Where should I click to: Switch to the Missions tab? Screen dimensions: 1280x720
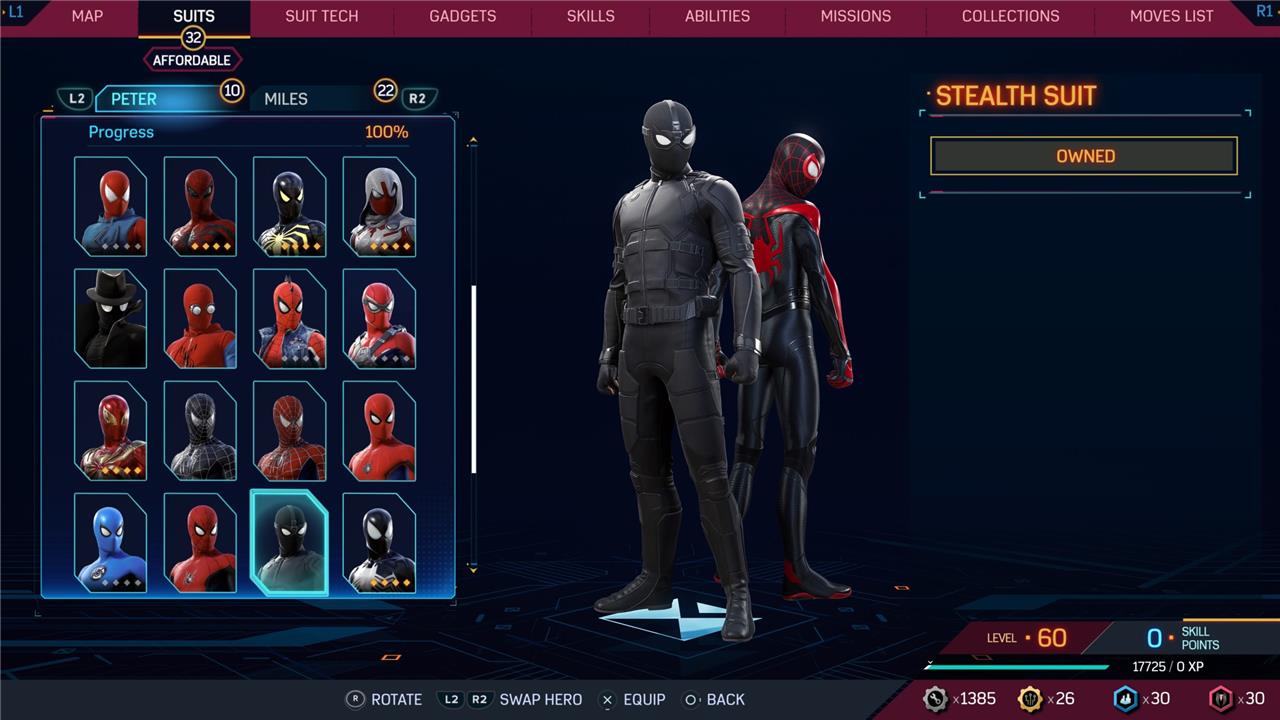(855, 16)
